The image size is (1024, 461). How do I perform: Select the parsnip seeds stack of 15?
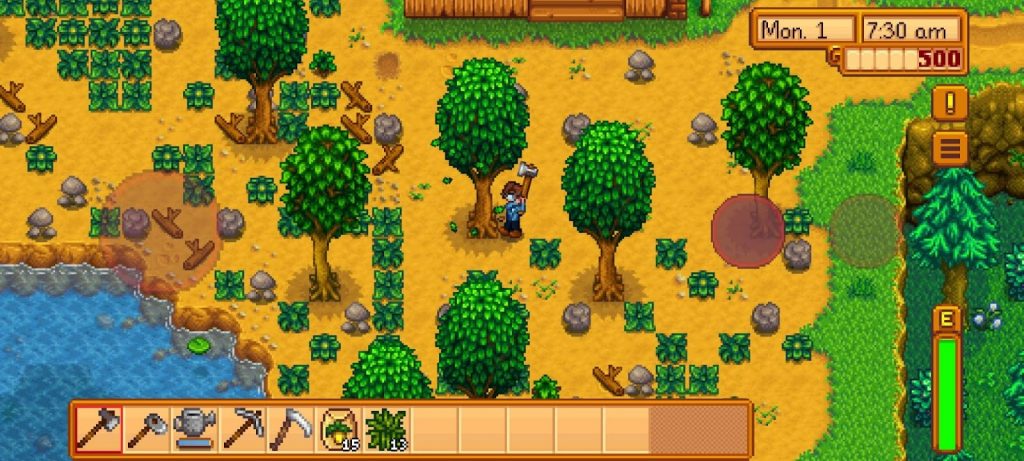click(x=338, y=428)
